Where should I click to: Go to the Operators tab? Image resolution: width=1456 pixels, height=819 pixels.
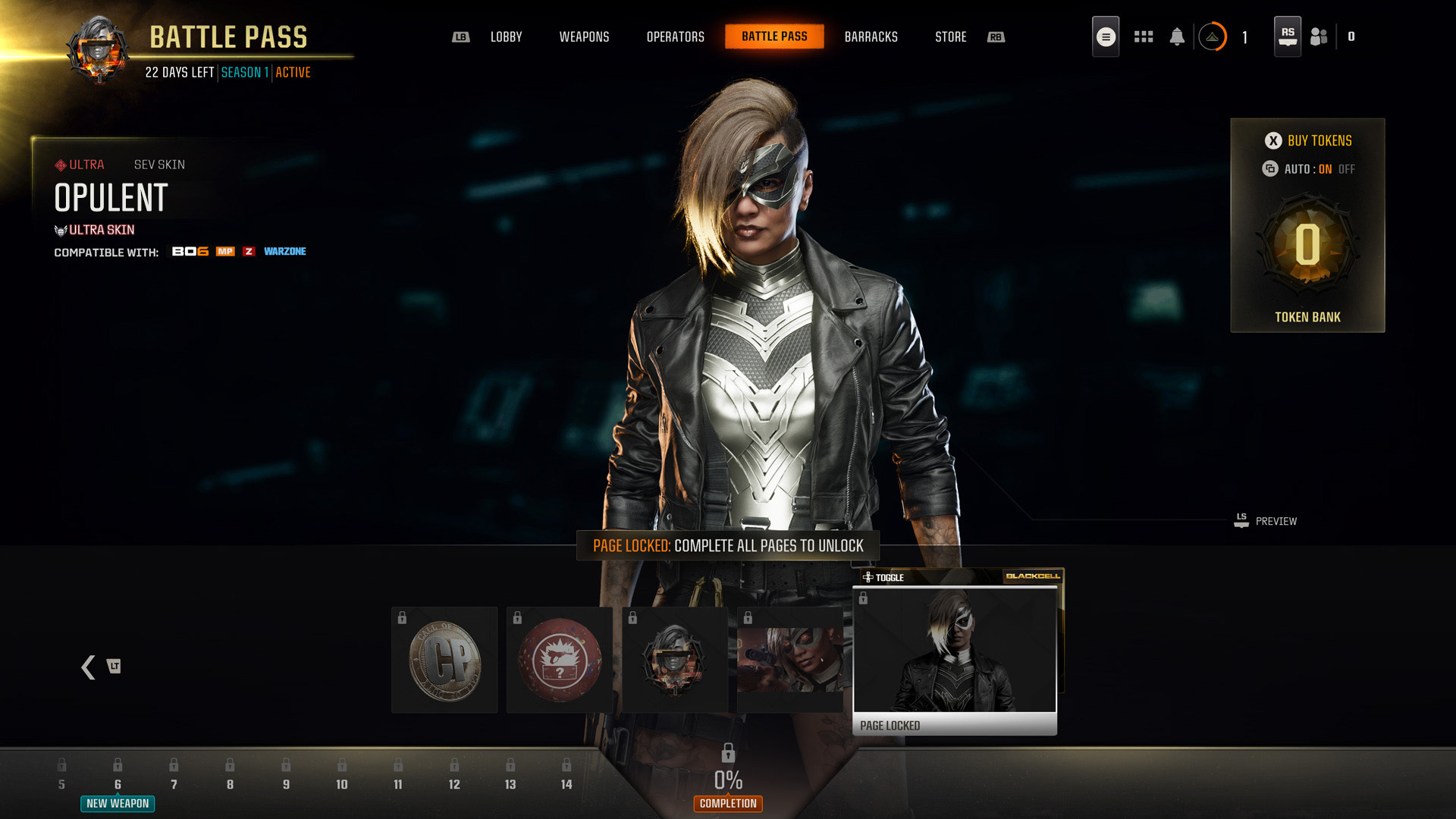[675, 37]
